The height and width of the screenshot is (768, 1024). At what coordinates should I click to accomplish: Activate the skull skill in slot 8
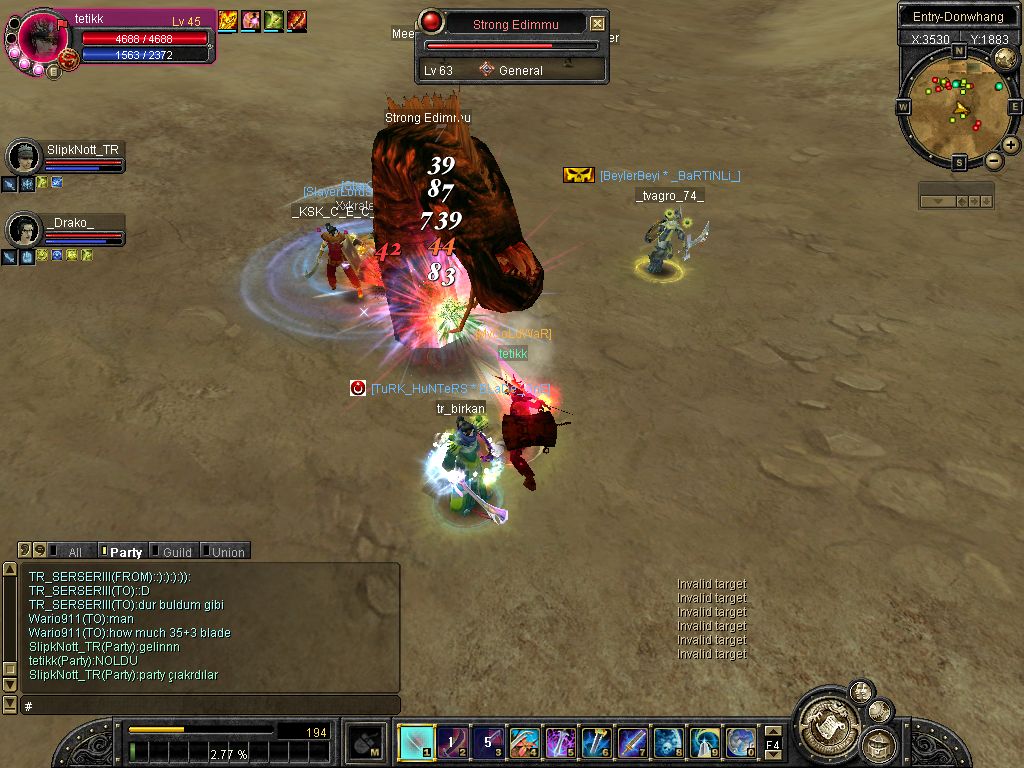667,742
